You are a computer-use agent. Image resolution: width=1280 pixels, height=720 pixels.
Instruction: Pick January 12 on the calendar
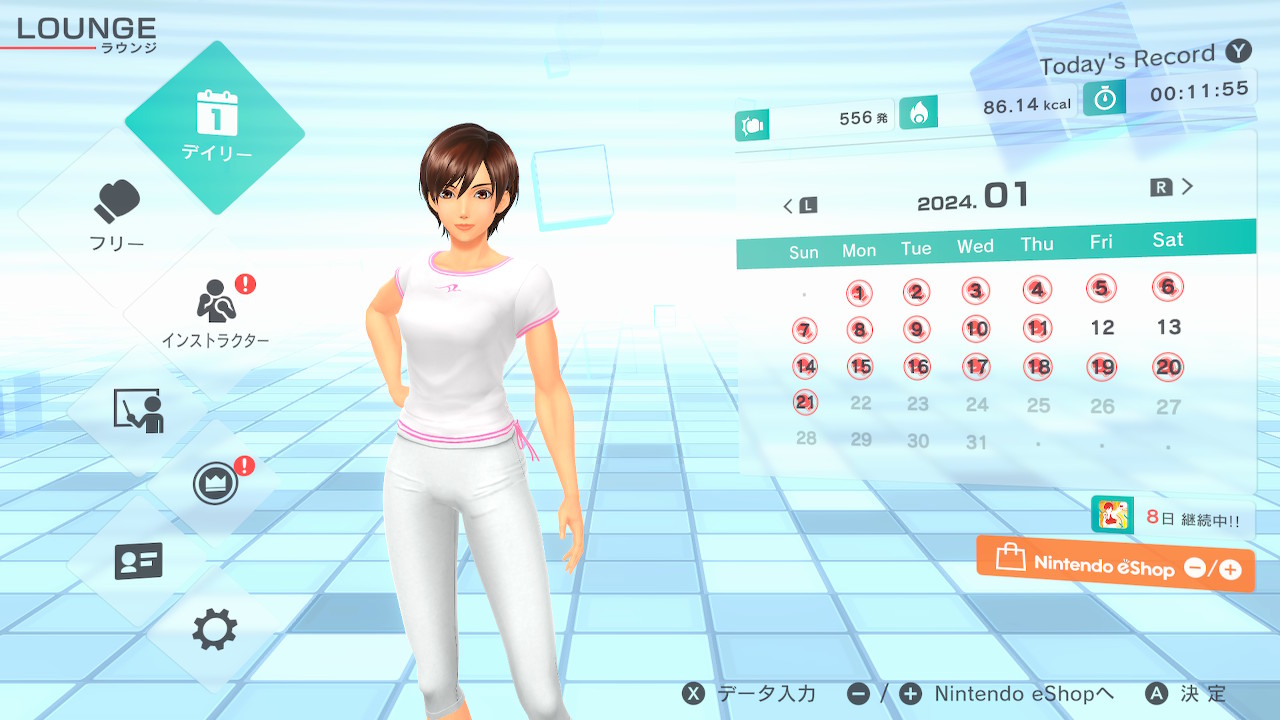(1102, 328)
